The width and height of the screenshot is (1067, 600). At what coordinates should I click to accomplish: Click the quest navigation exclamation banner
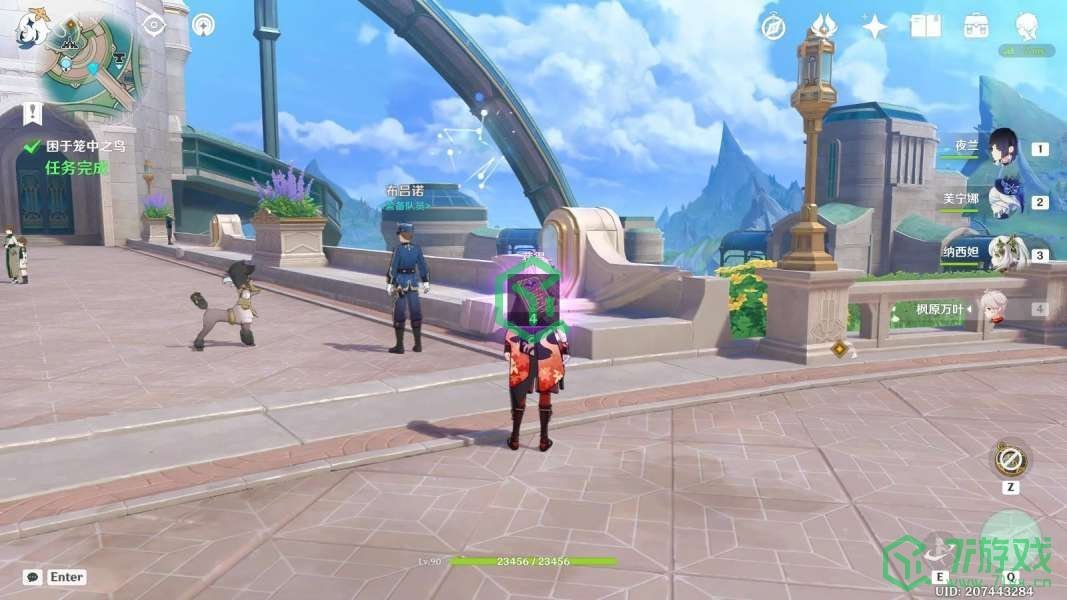34,113
